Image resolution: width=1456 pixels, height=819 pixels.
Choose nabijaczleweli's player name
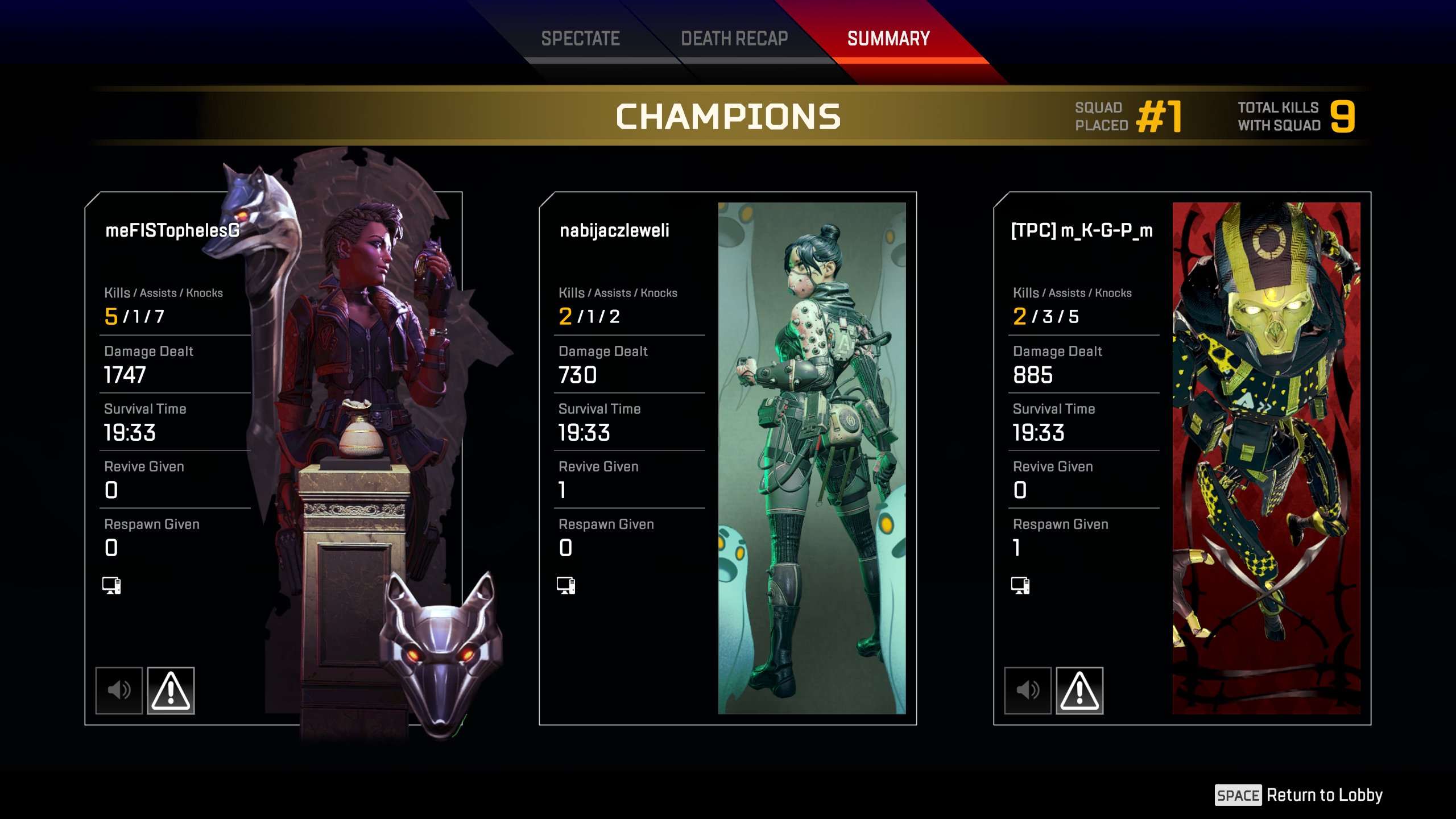point(614,230)
